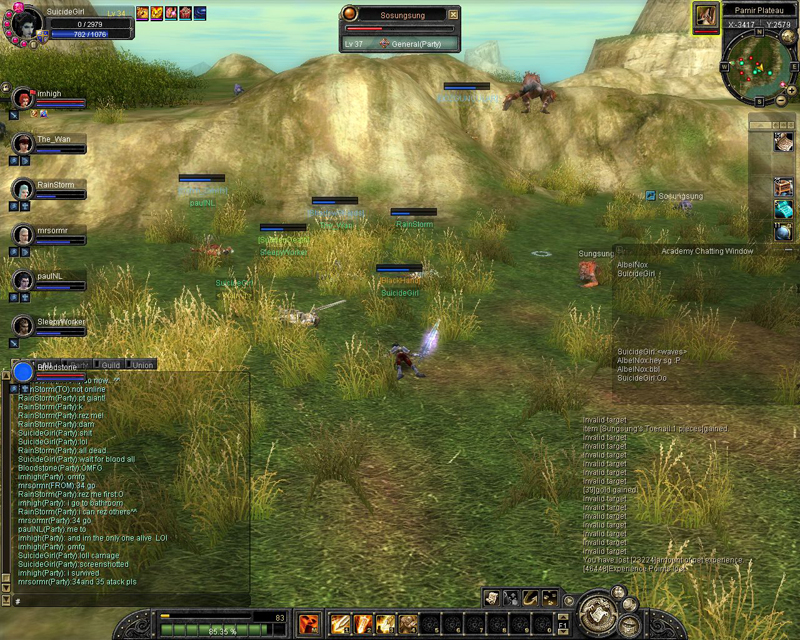
Task: Select party member RainStorm's portrait
Action: [22, 188]
